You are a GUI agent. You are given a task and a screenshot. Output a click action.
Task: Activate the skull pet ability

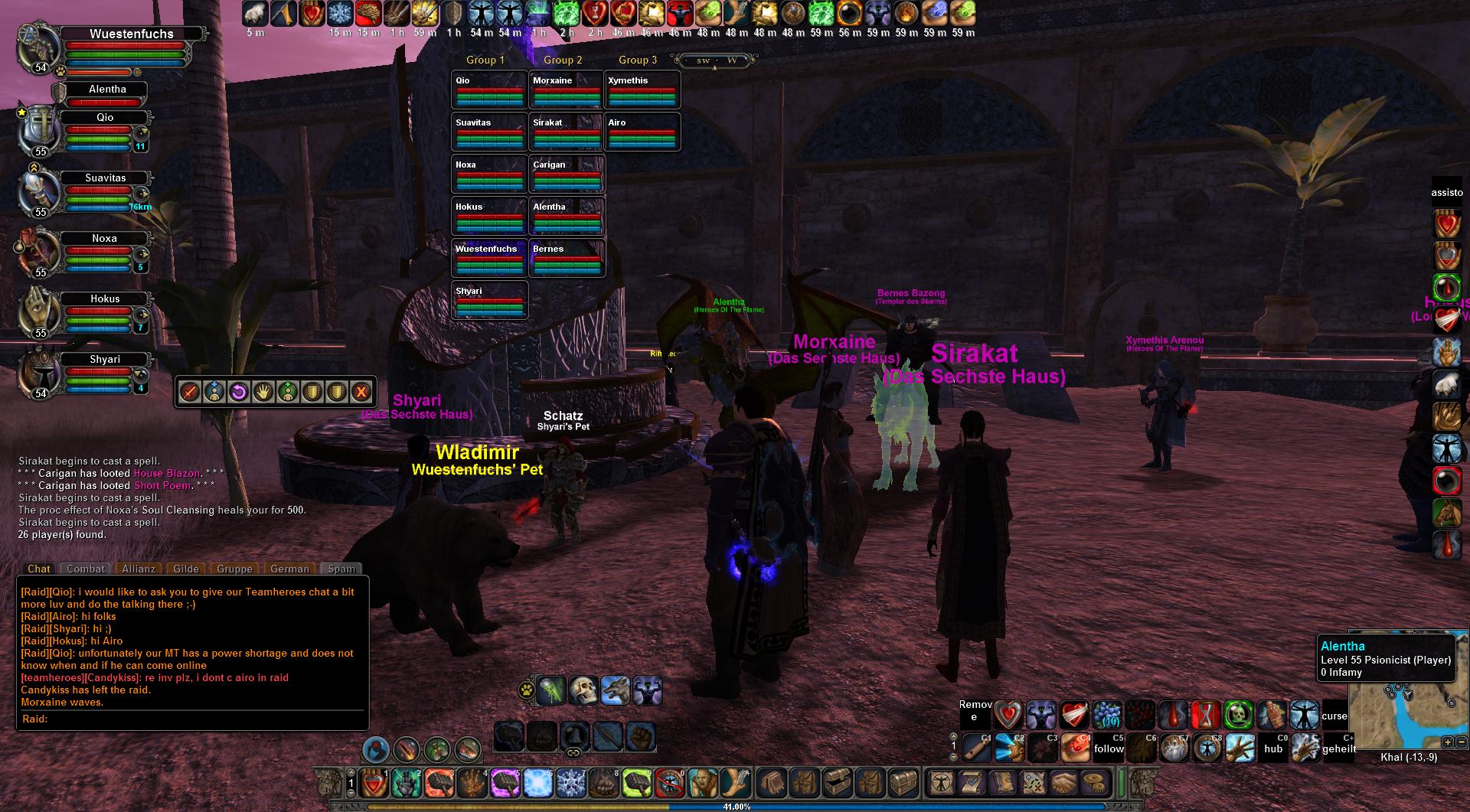click(x=583, y=690)
